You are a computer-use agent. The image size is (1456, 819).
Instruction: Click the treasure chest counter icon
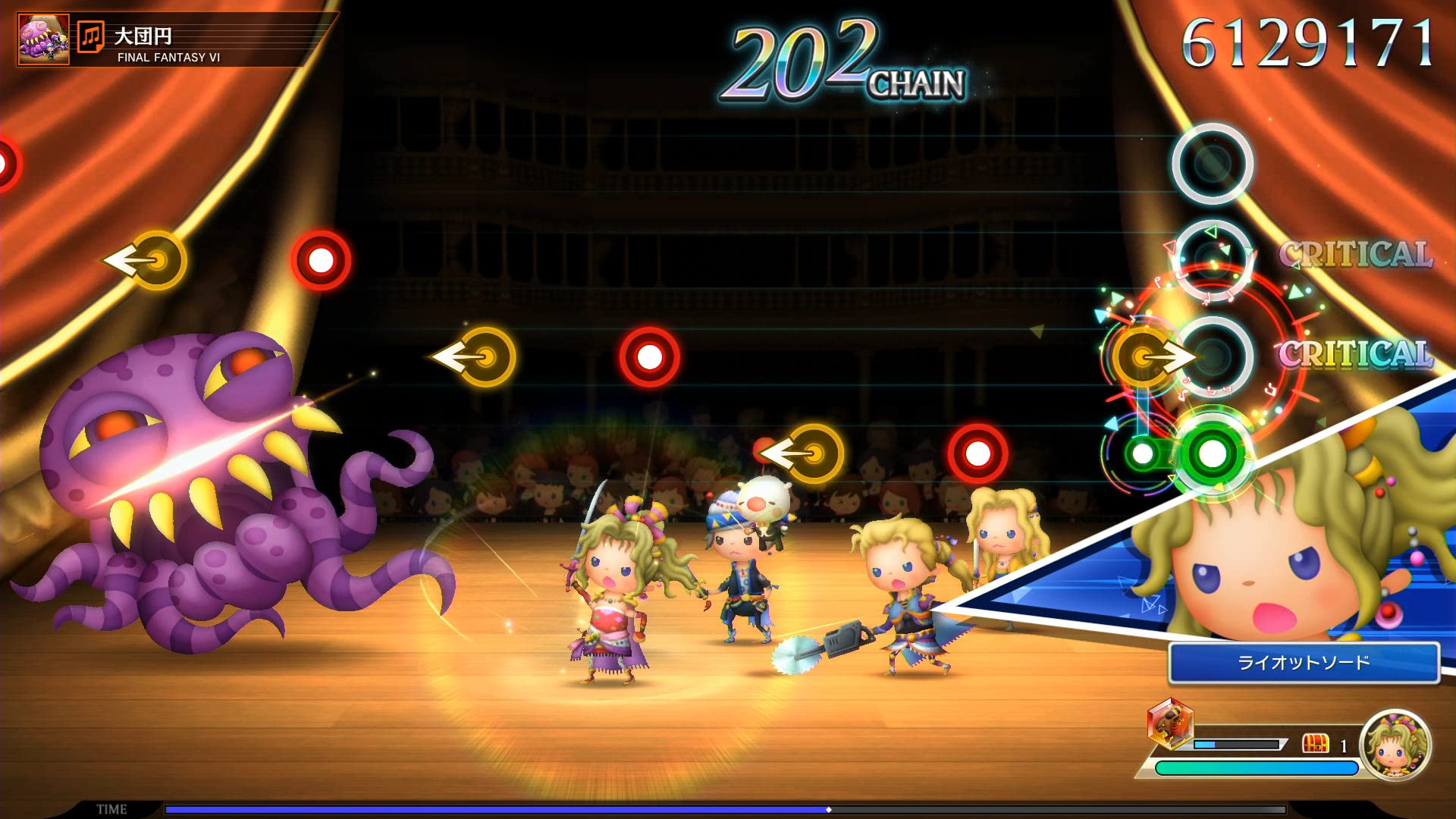coord(1316,744)
